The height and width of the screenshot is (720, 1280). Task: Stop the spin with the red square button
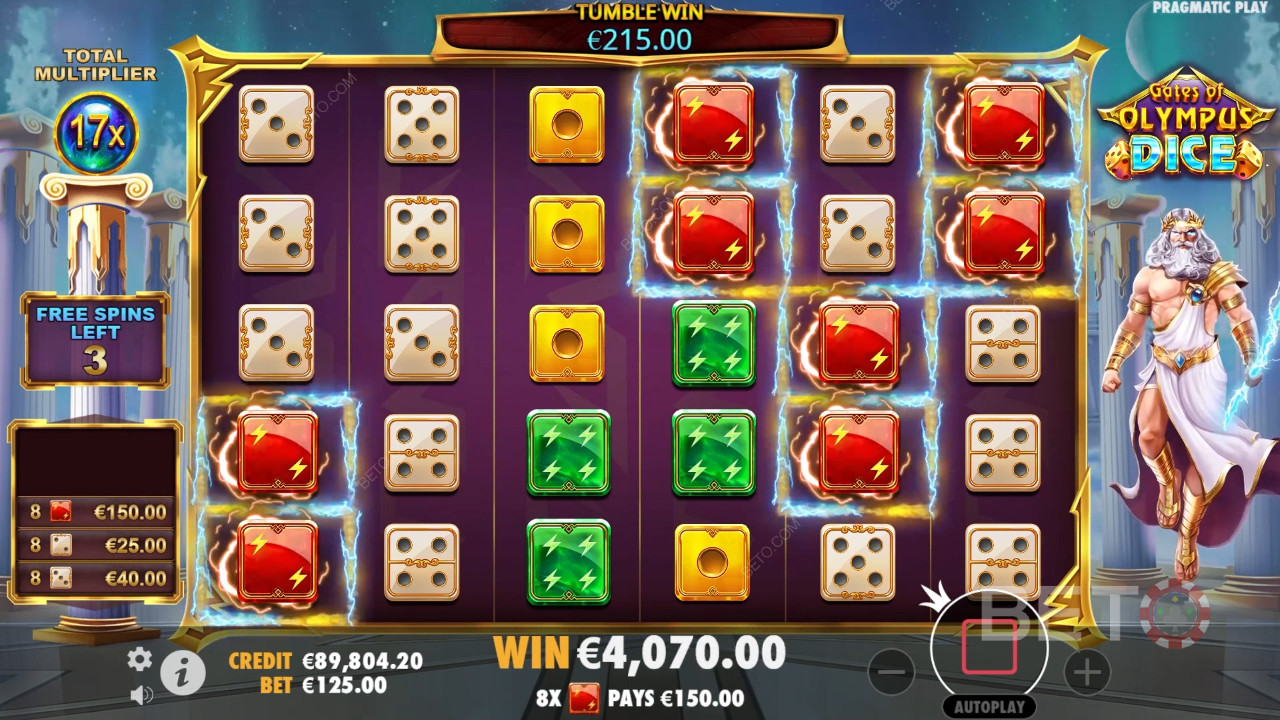click(989, 647)
